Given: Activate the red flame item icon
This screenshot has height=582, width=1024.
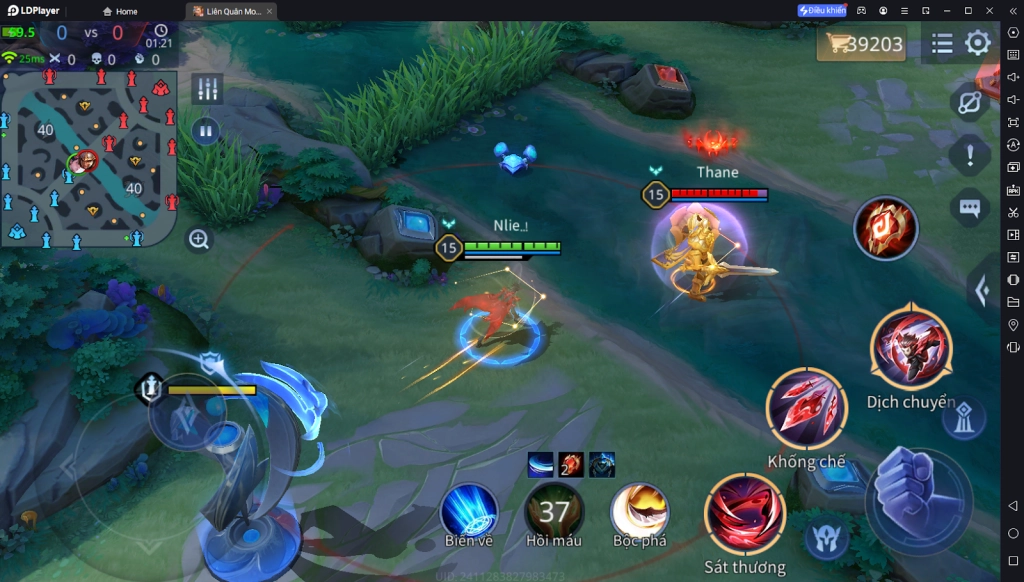Looking at the screenshot, I should pyautogui.click(x=885, y=228).
